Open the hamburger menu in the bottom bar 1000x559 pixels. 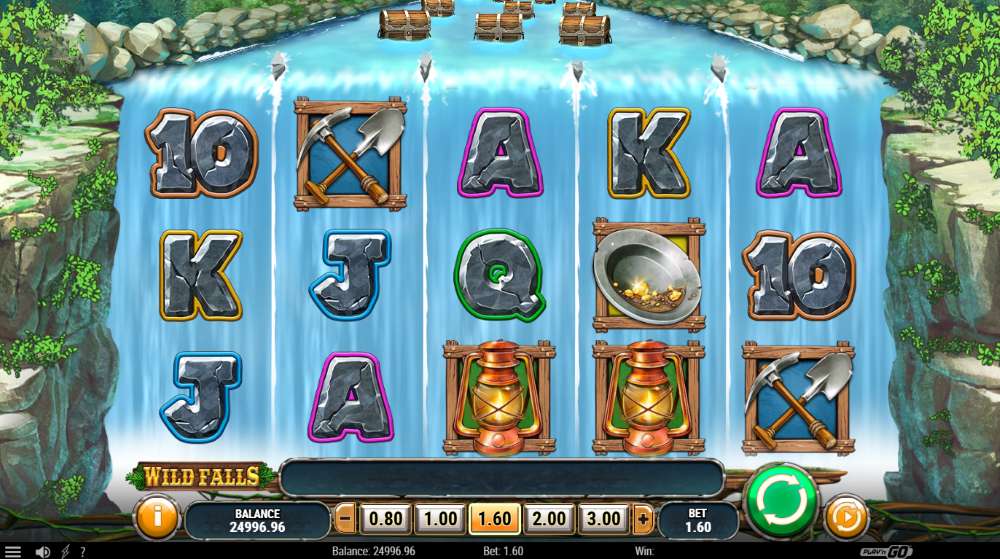tap(13, 551)
